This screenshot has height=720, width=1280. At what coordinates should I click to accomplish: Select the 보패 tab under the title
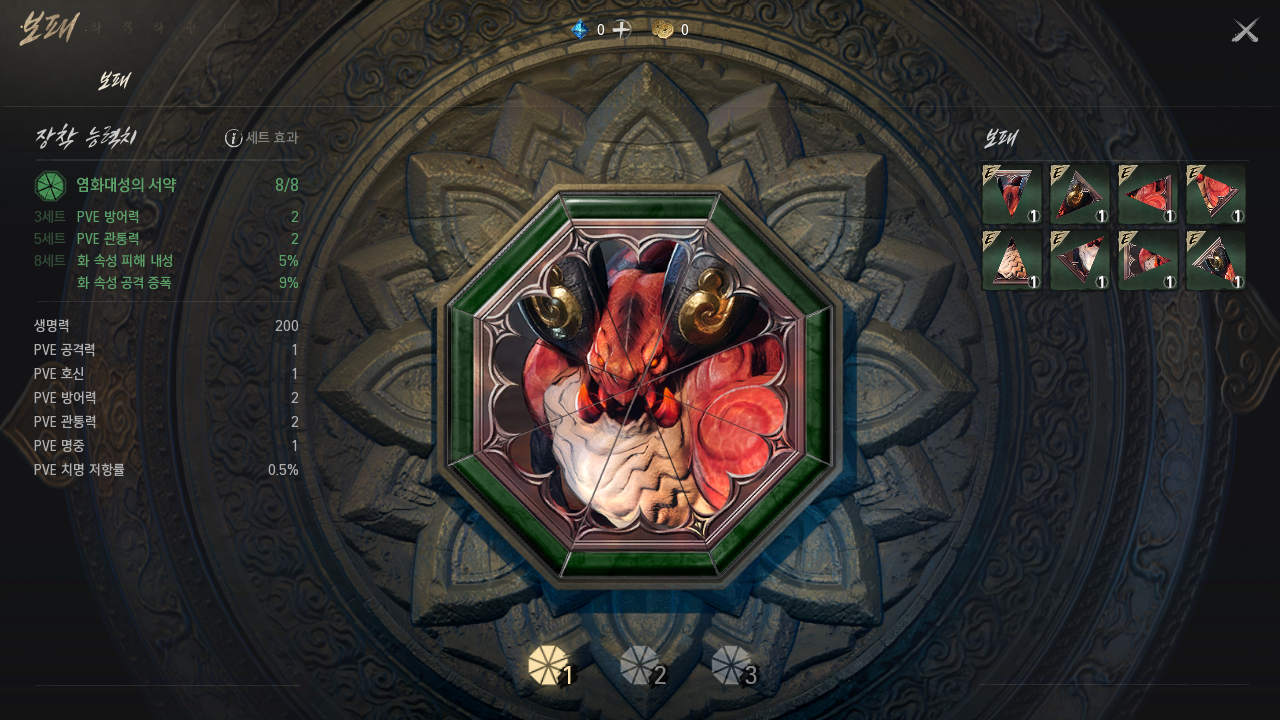pos(114,82)
